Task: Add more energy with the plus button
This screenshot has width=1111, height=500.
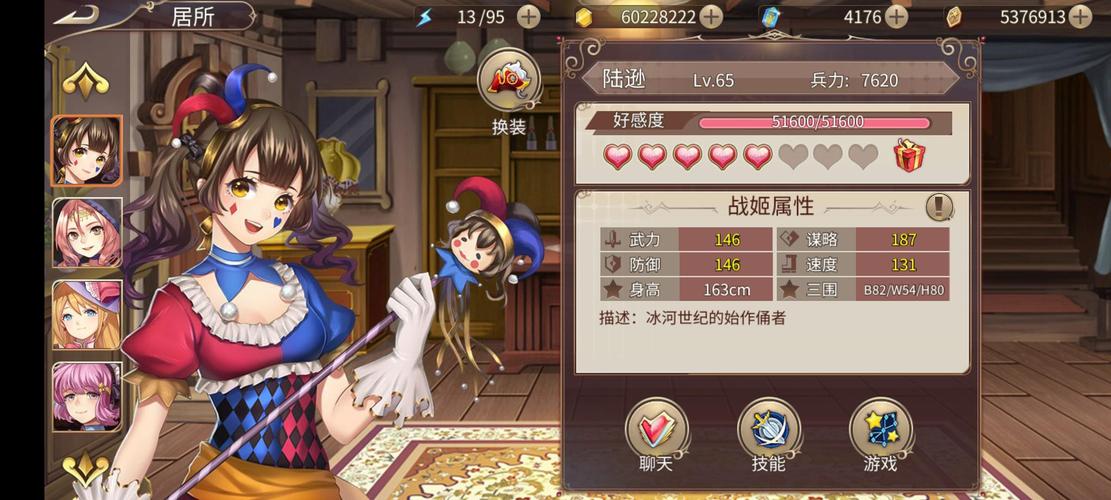Action: [x=529, y=16]
